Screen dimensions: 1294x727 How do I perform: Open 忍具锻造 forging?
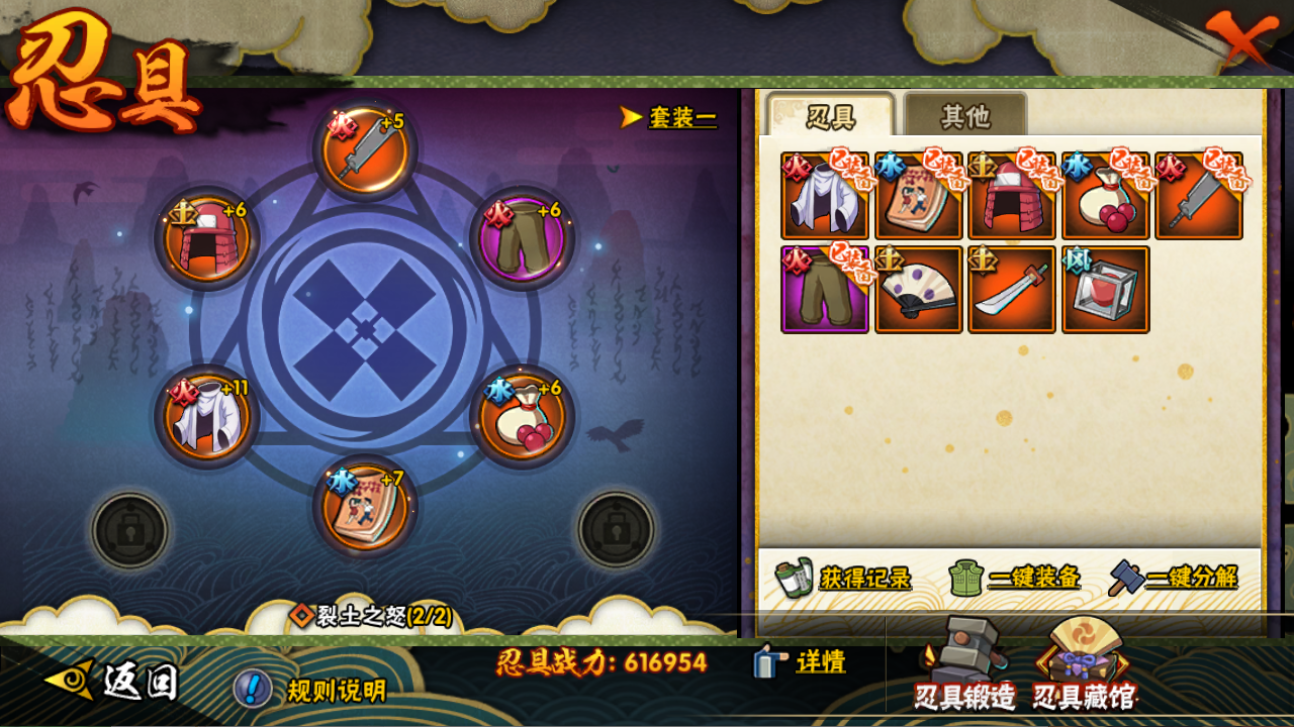click(963, 667)
